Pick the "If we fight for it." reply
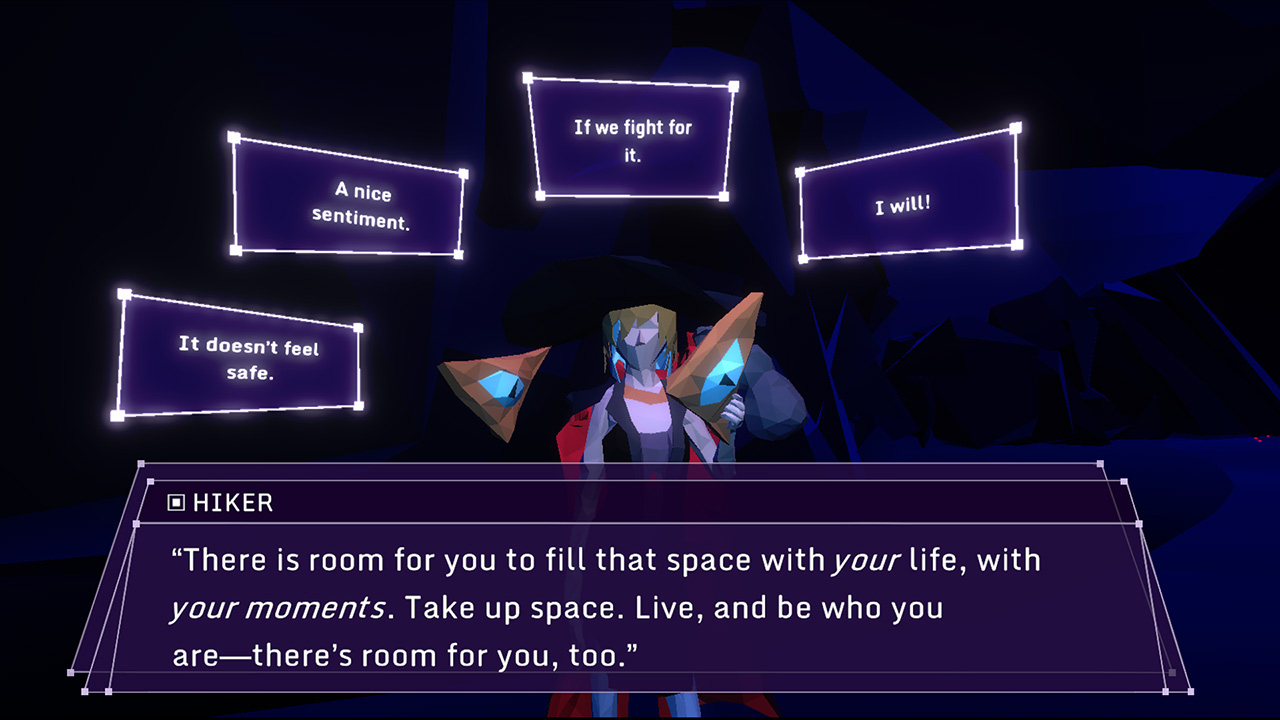 [x=630, y=136]
